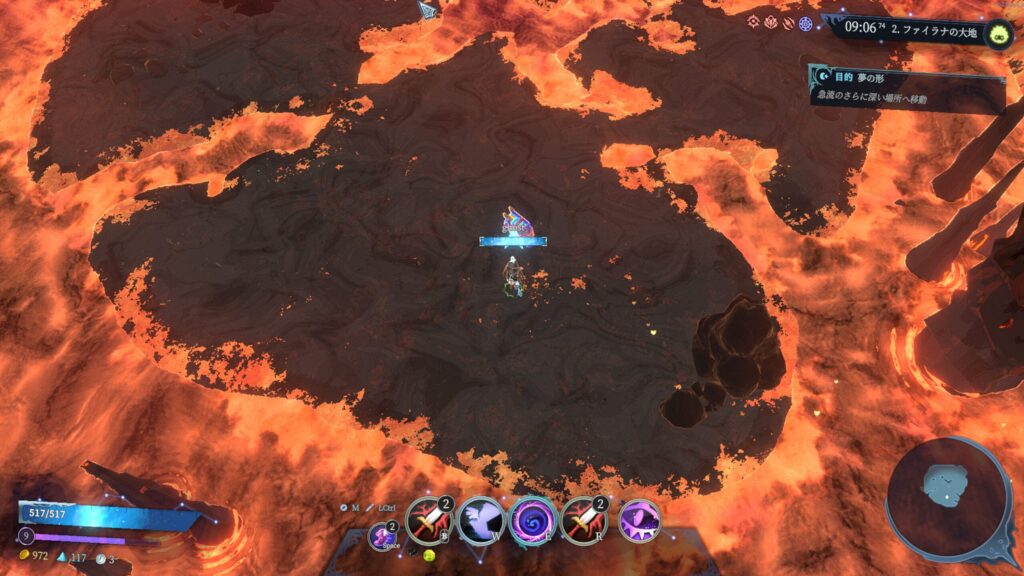The height and width of the screenshot is (576, 1024).
Task: Select the 夢の形 objective tracker
Action: (906, 86)
